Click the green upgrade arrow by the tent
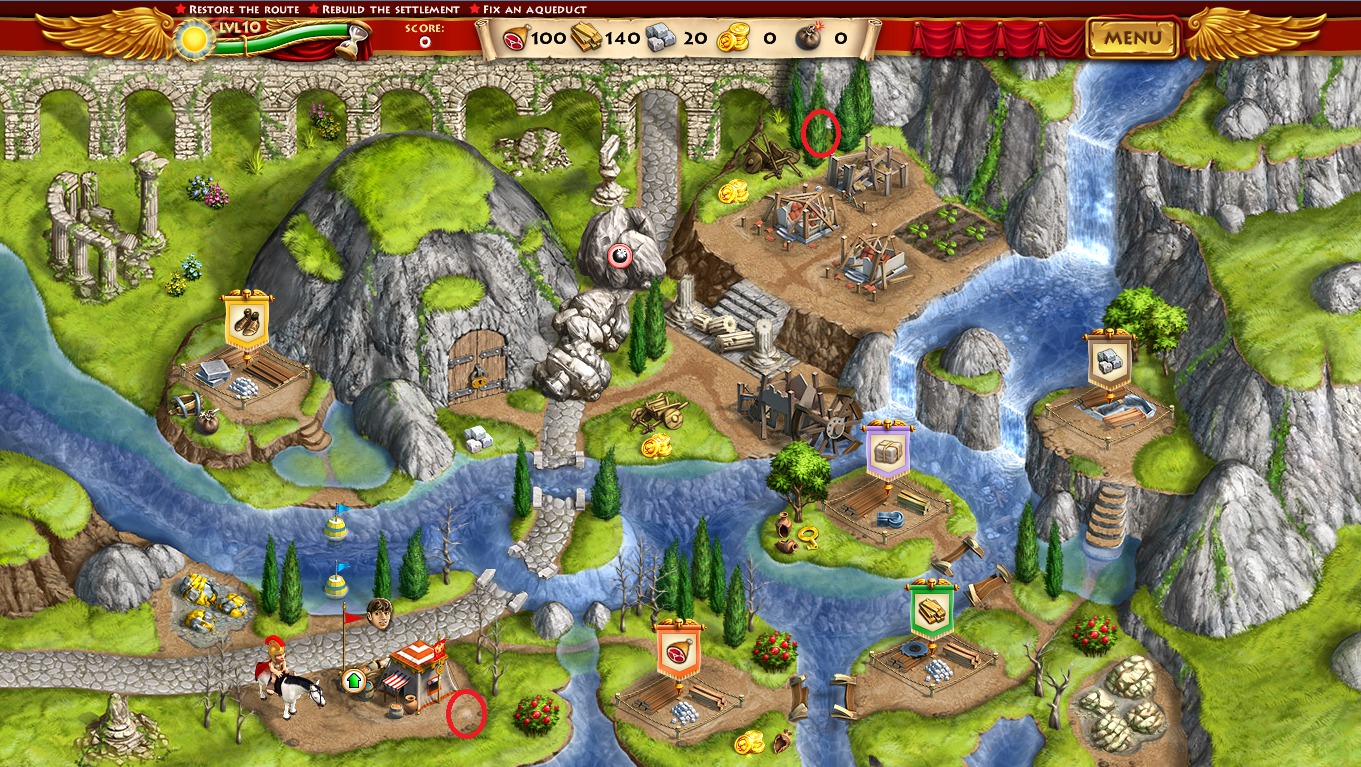Screen dimensions: 1361x767 pos(352,681)
